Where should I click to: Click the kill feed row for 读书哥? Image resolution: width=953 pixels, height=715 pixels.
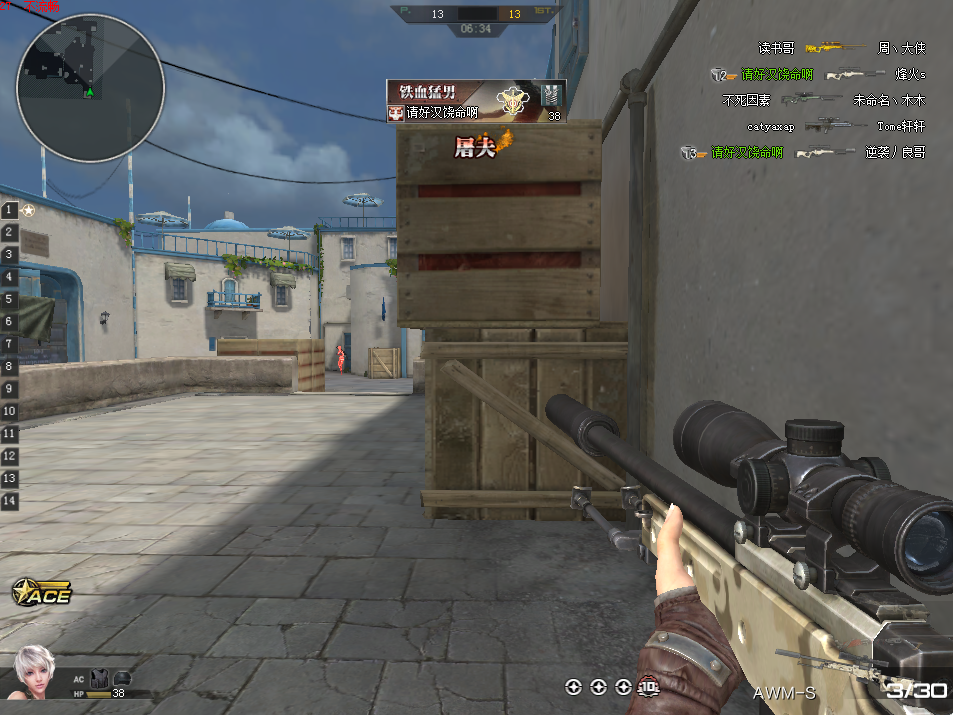[841, 47]
